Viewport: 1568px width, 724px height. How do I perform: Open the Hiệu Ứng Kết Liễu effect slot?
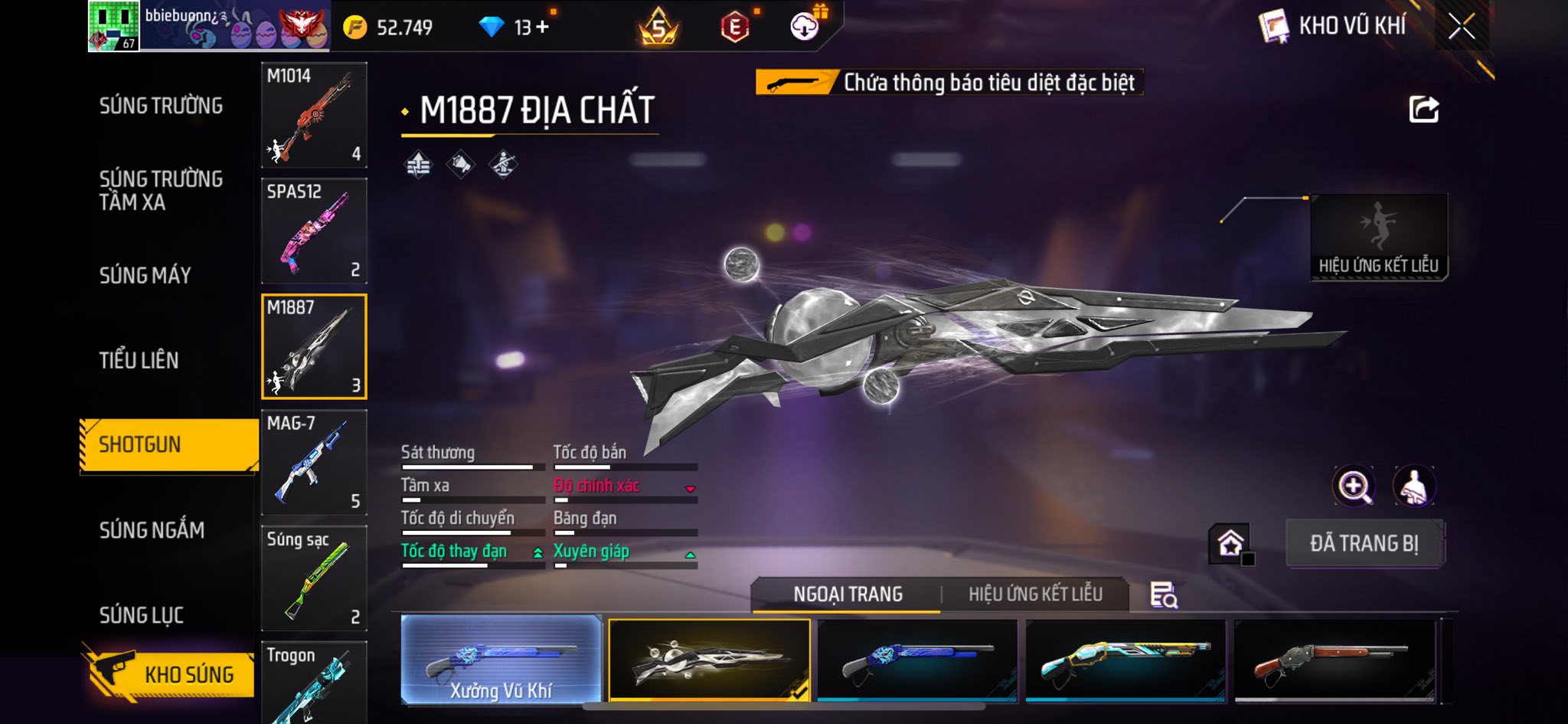tap(1379, 237)
